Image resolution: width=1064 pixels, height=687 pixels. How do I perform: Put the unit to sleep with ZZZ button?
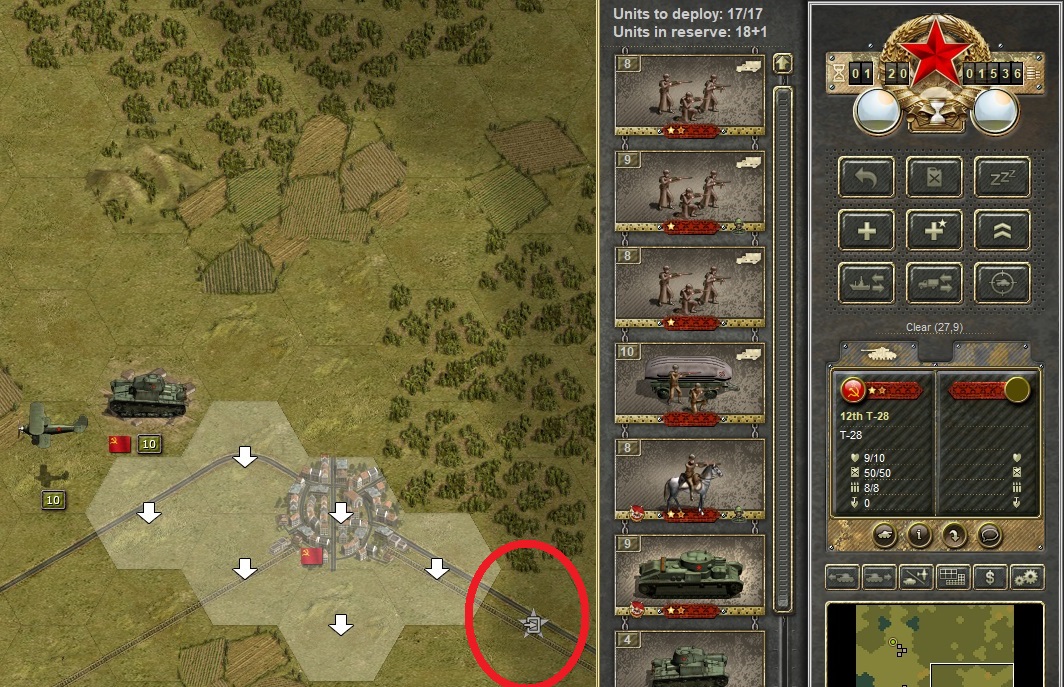point(1002,177)
